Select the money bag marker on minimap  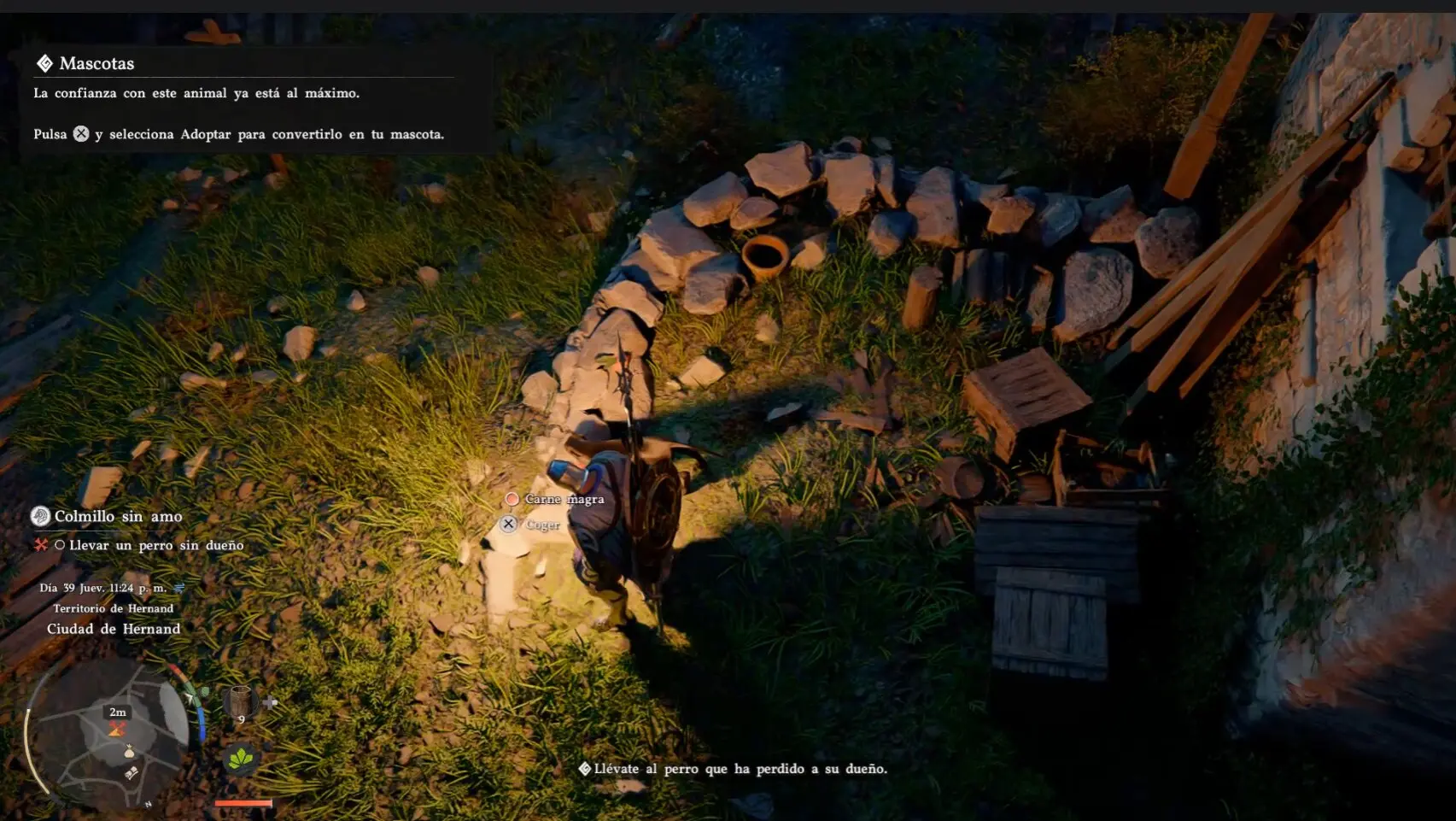[x=129, y=752]
